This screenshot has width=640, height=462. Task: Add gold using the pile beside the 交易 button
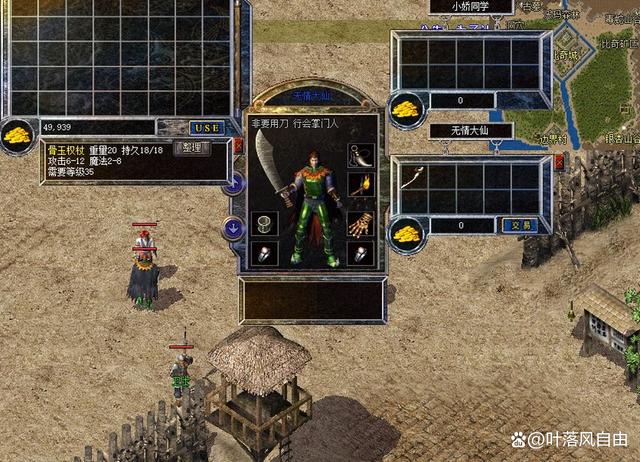pos(406,231)
